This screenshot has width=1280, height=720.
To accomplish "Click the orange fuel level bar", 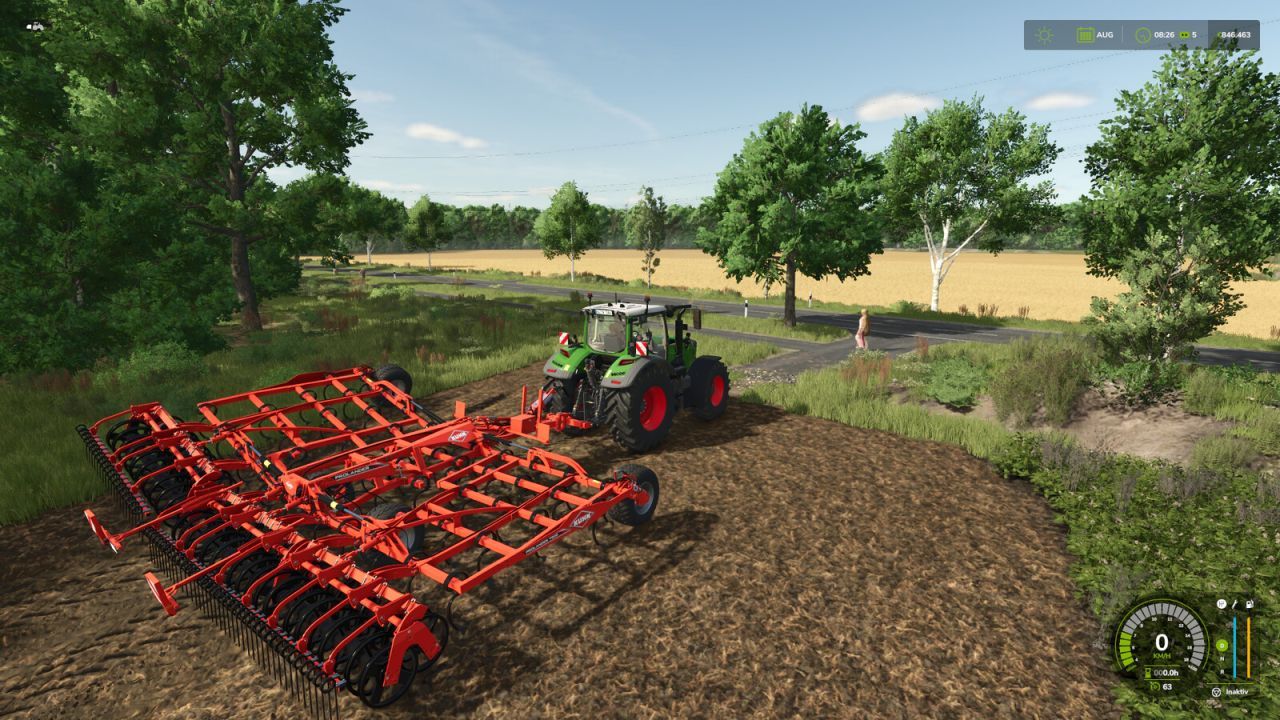I will [1248, 644].
